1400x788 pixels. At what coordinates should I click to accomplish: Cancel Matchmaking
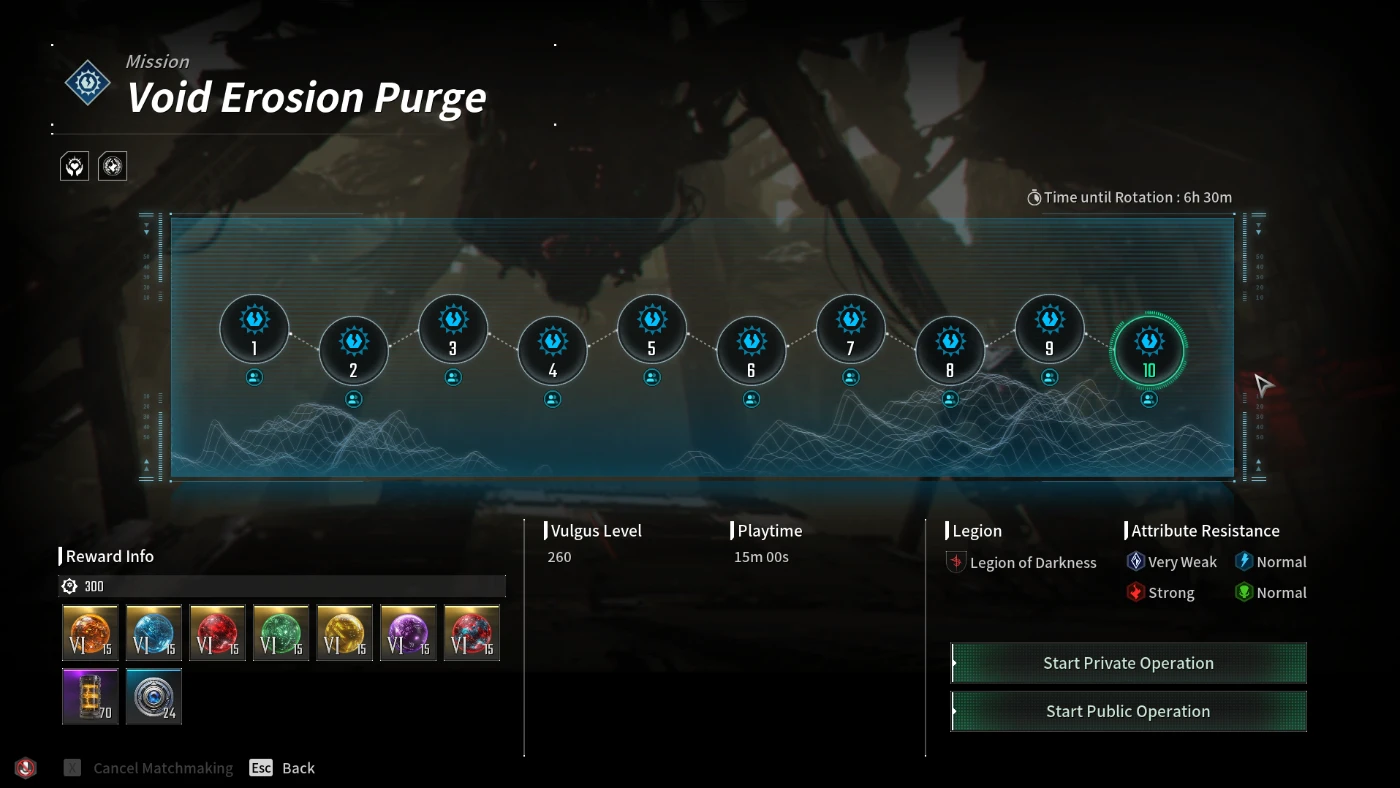click(150, 768)
